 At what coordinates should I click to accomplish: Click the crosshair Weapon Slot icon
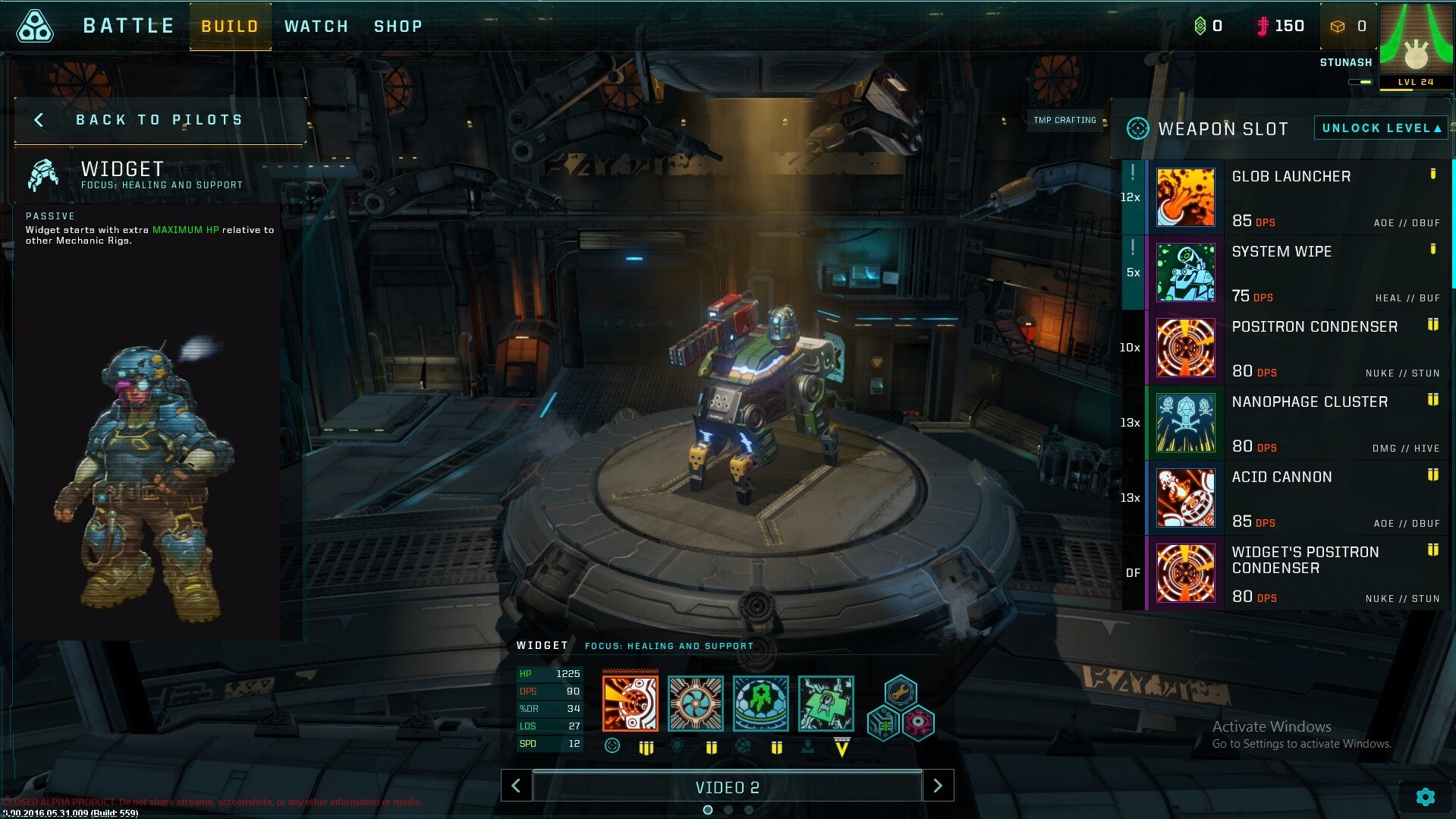[1137, 128]
